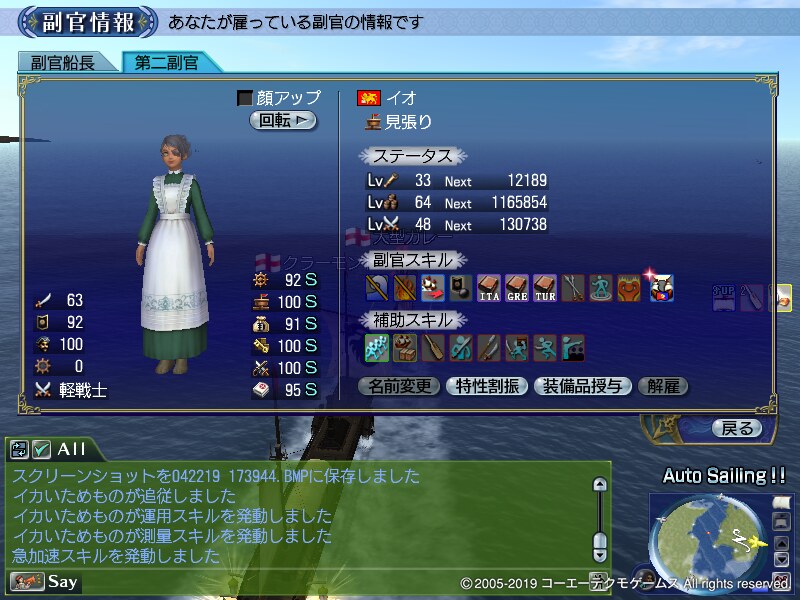Click the chat log scroll-down arrow
This screenshot has height=600, width=800.
tap(599, 553)
